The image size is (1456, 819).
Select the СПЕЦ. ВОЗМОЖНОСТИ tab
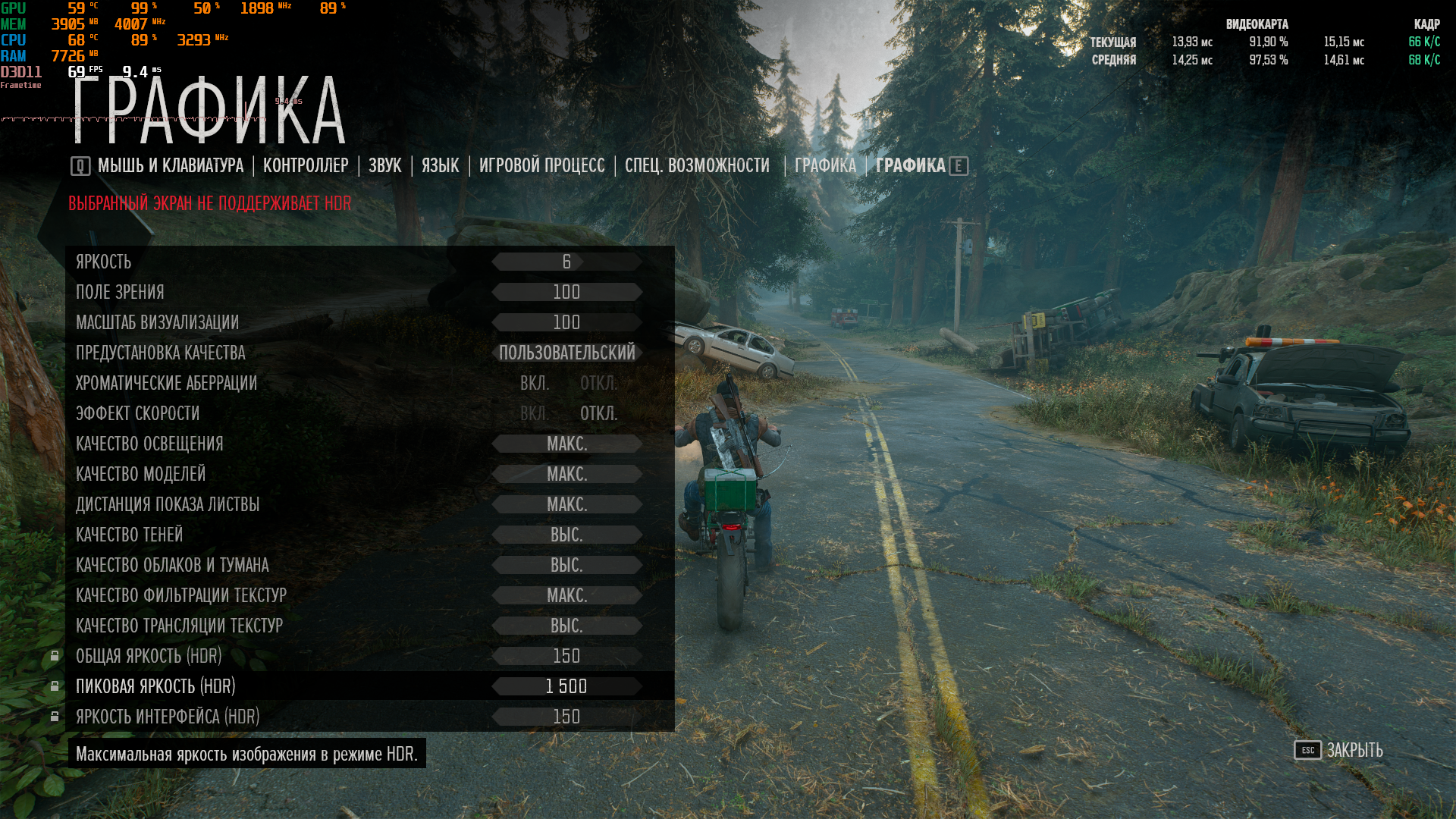(697, 166)
